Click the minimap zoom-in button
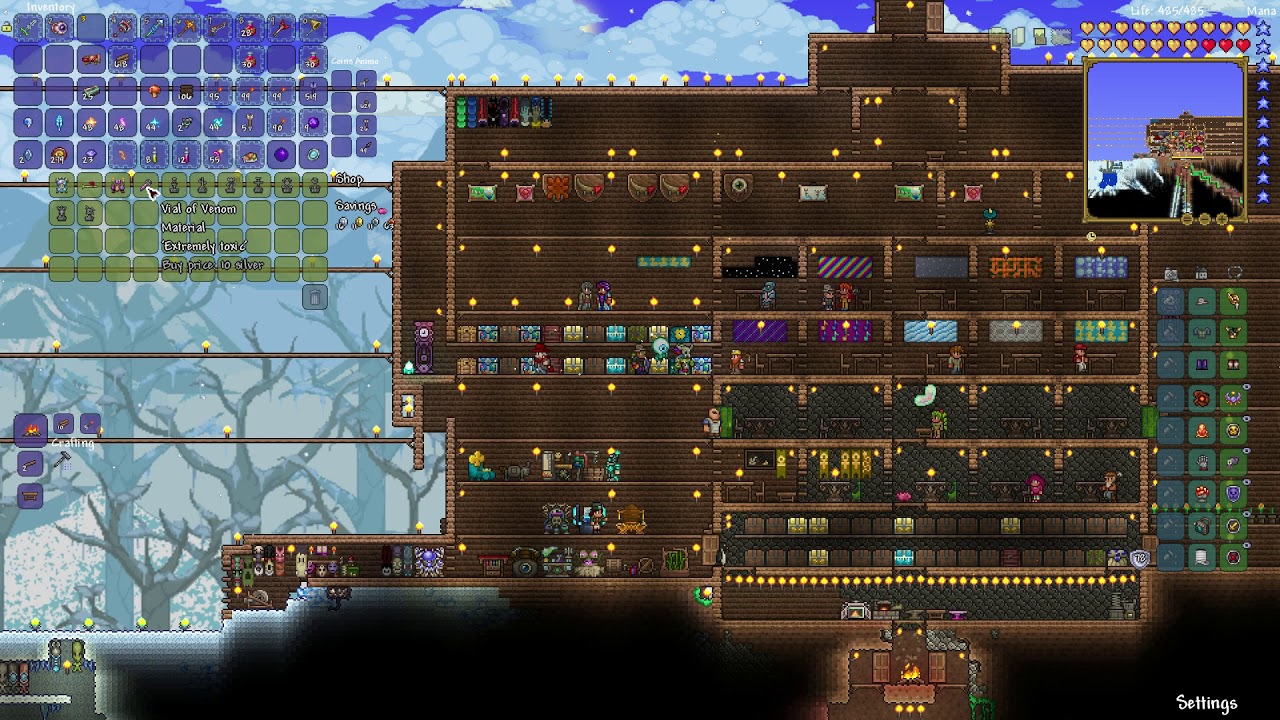 point(1222,220)
